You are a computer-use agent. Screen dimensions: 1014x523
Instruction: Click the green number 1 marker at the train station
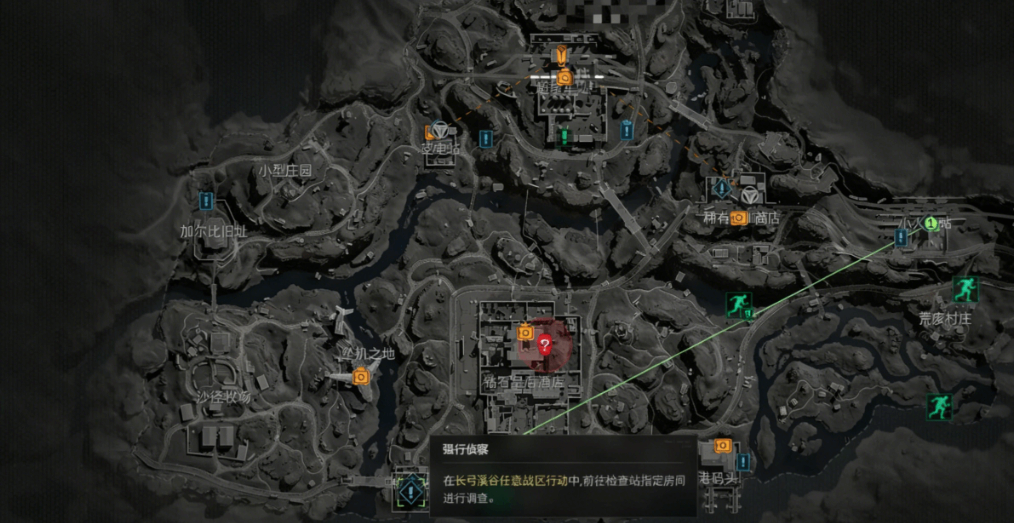click(930, 224)
